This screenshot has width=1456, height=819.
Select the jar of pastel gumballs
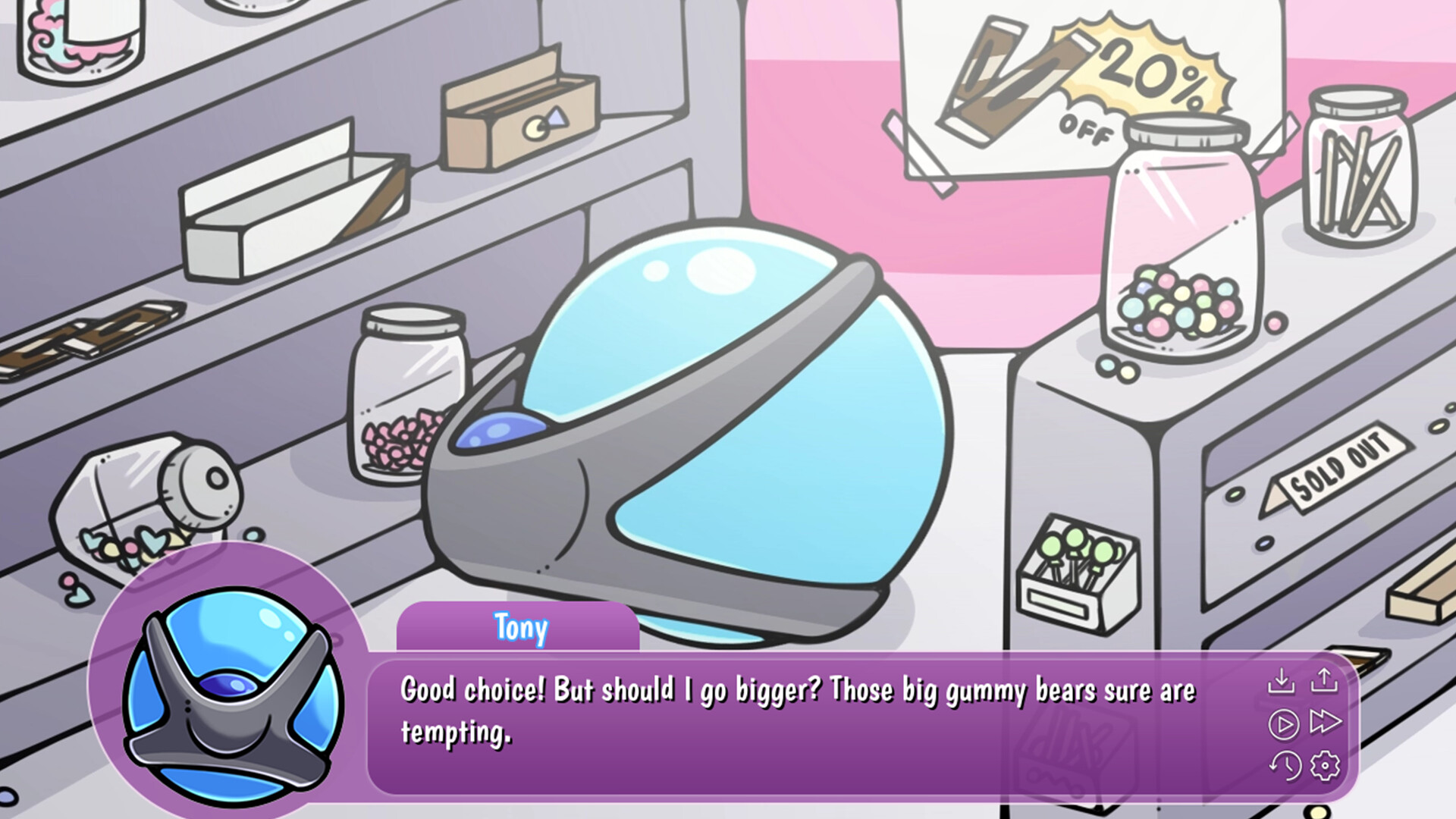1179,303
